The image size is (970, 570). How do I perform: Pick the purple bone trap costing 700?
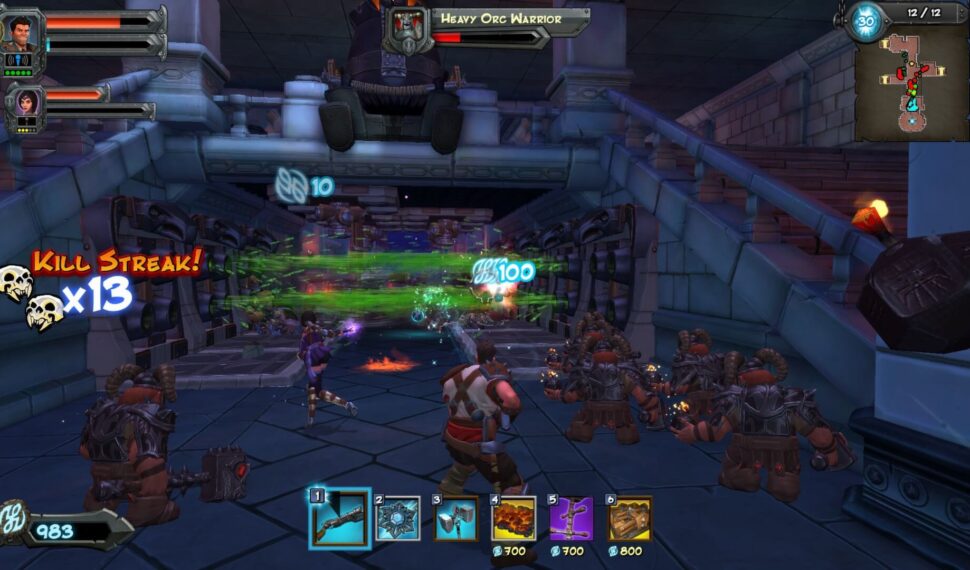click(571, 519)
